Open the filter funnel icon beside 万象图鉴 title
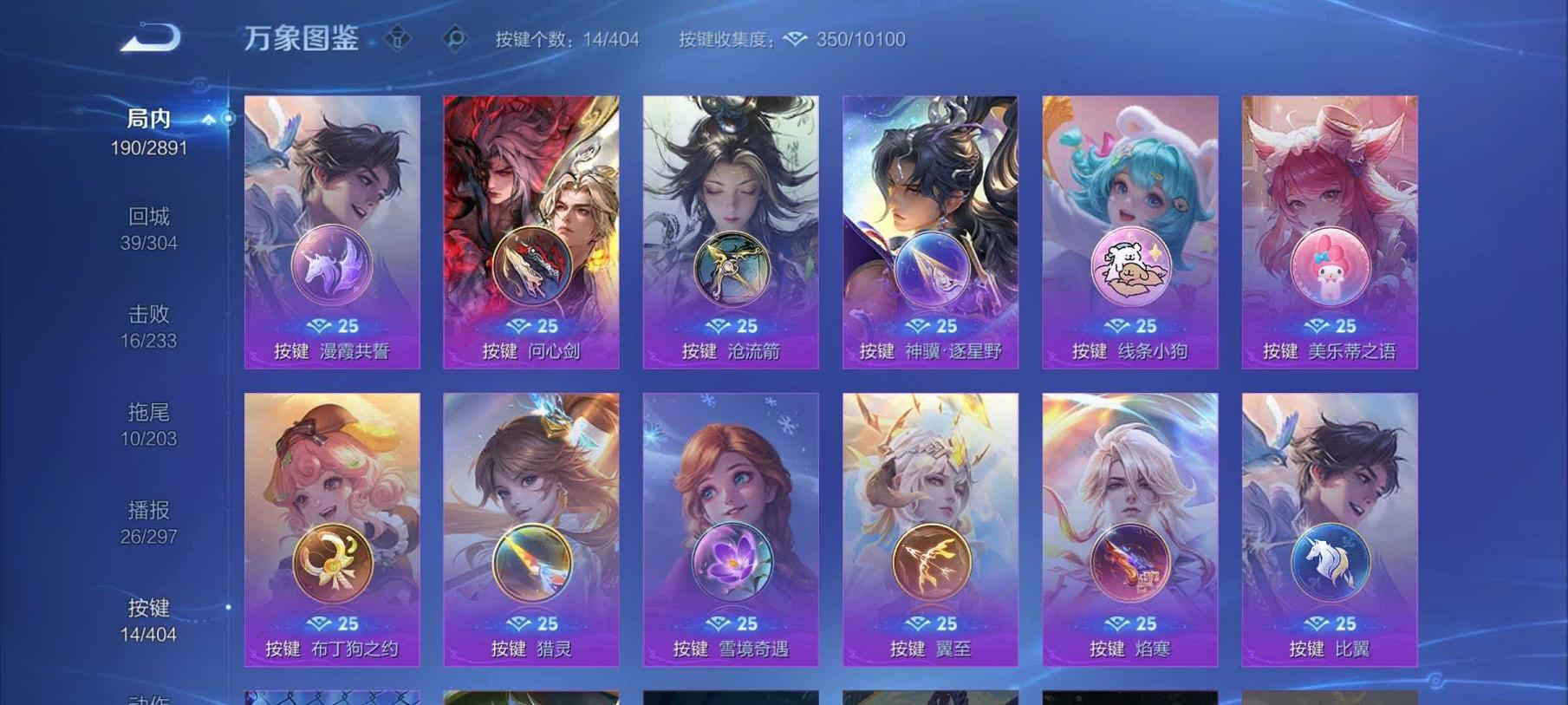 coord(400,38)
